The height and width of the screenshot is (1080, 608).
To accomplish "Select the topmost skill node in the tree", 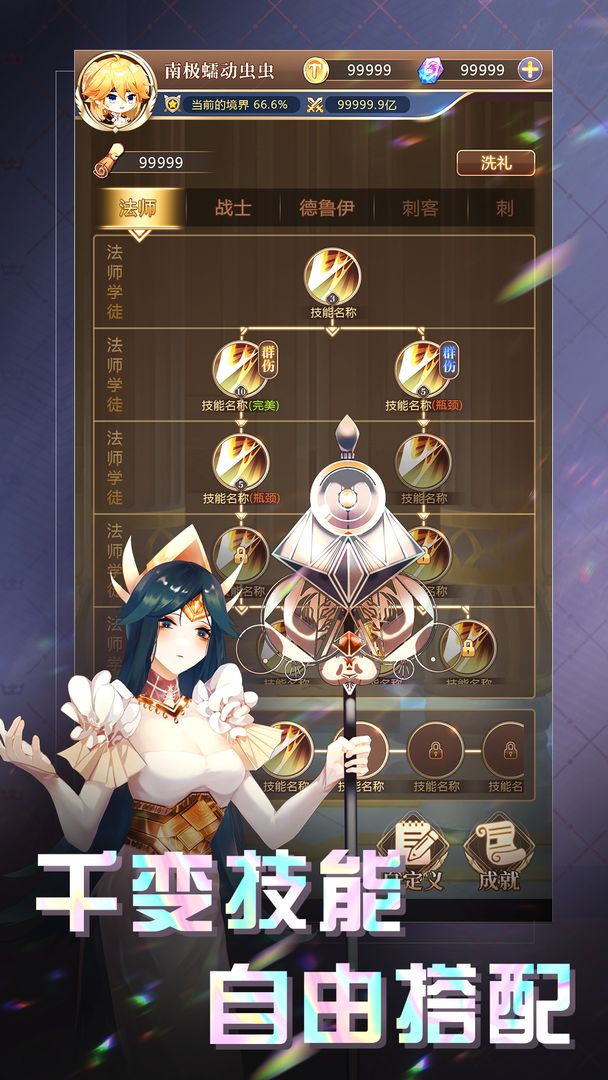I will pos(332,276).
